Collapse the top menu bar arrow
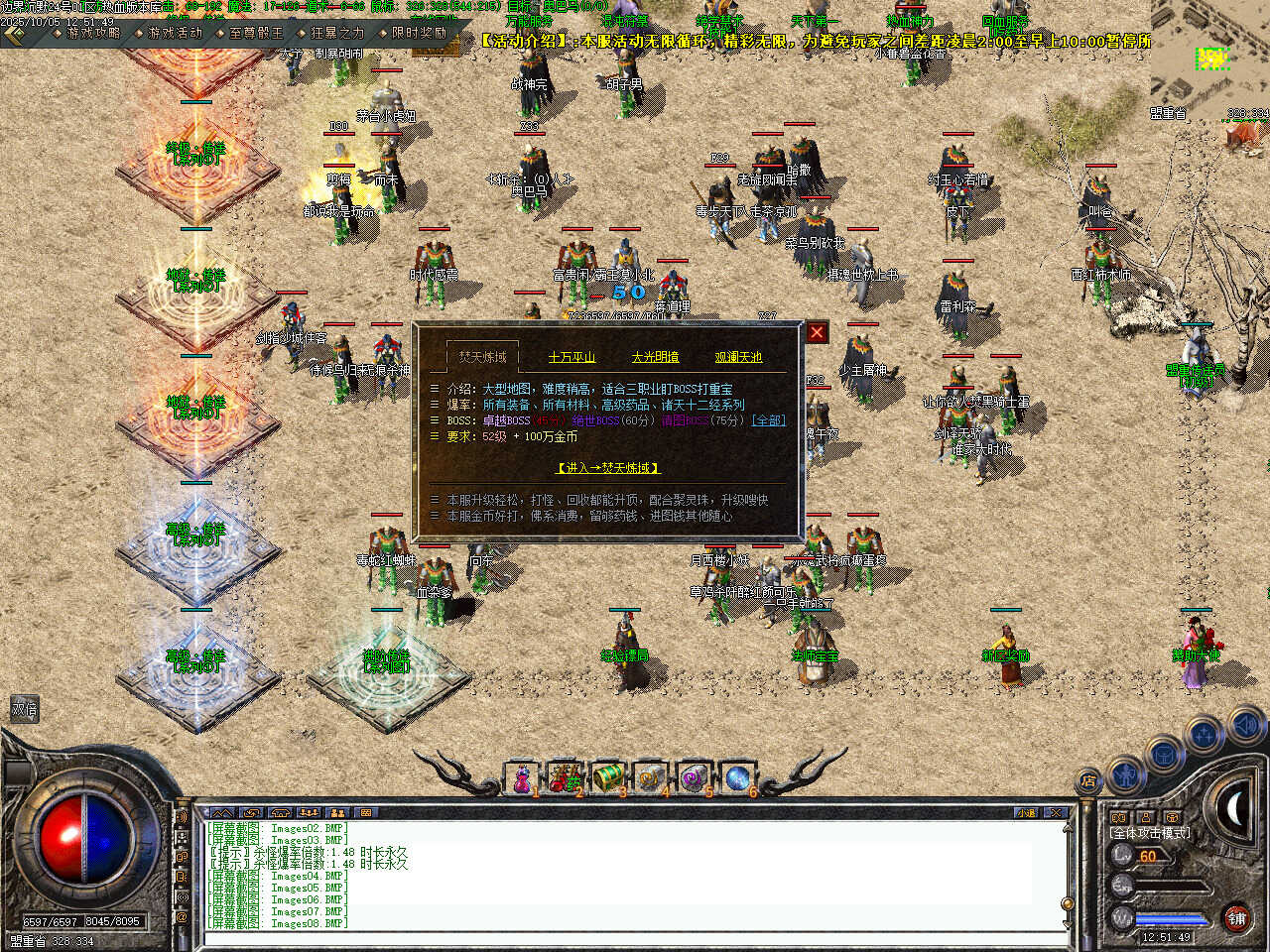This screenshot has width=1270, height=952. coord(16,35)
